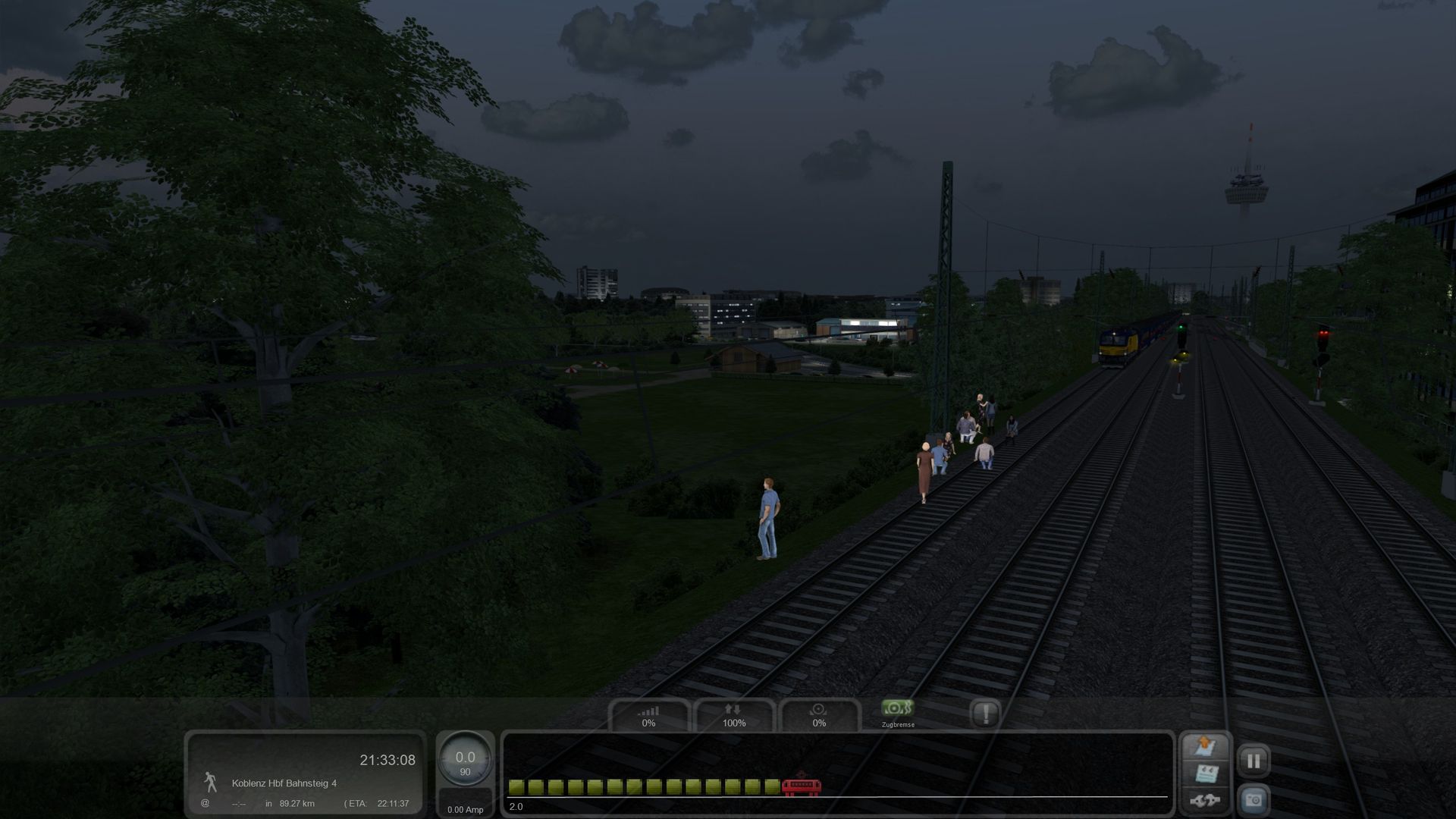Activate the exclamation mark alert button
Viewport: 1456px width, 819px height.
[x=985, y=714]
